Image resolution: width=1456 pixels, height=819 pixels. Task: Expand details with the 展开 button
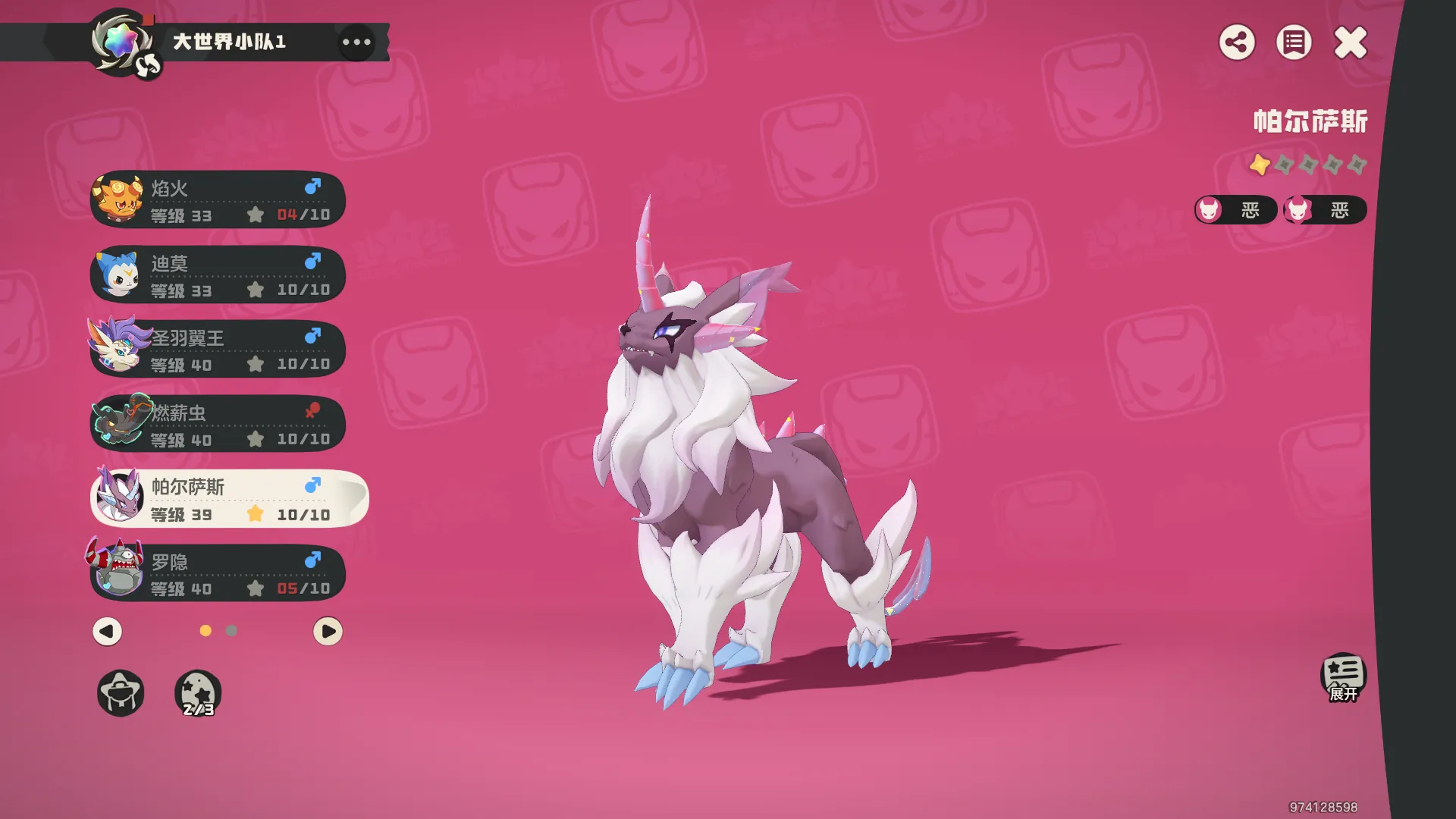coord(1343,677)
